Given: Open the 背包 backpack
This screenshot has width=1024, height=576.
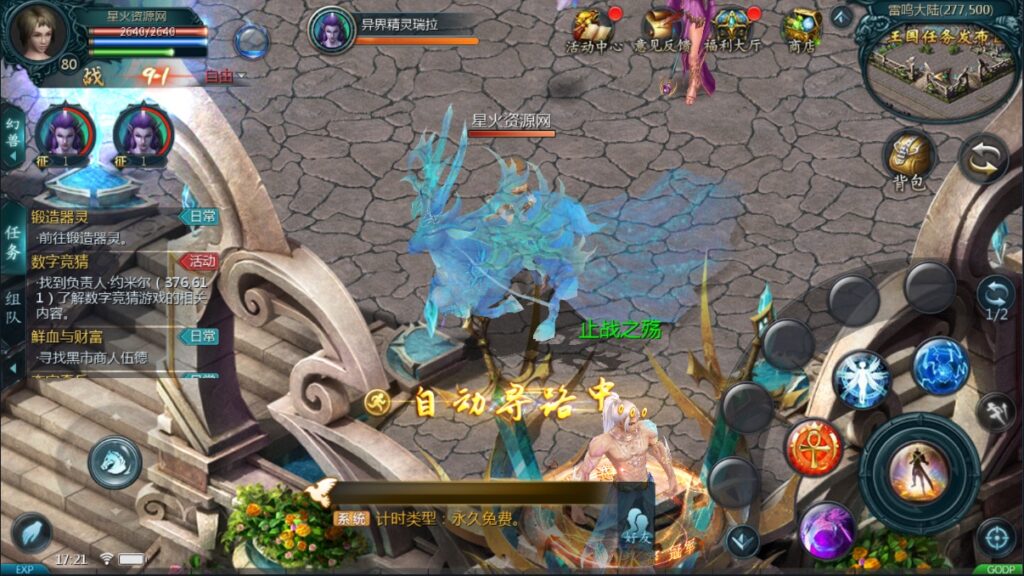Looking at the screenshot, I should click(x=910, y=157).
